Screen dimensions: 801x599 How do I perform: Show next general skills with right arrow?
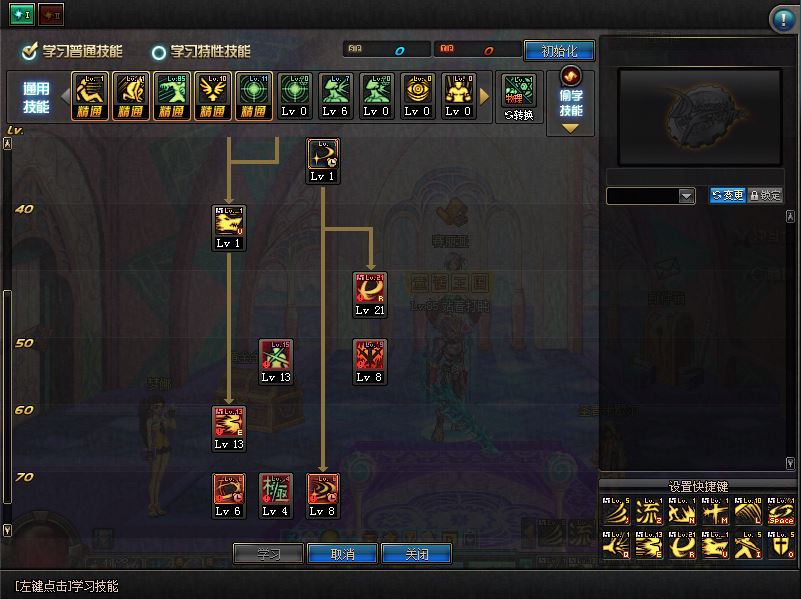point(486,97)
